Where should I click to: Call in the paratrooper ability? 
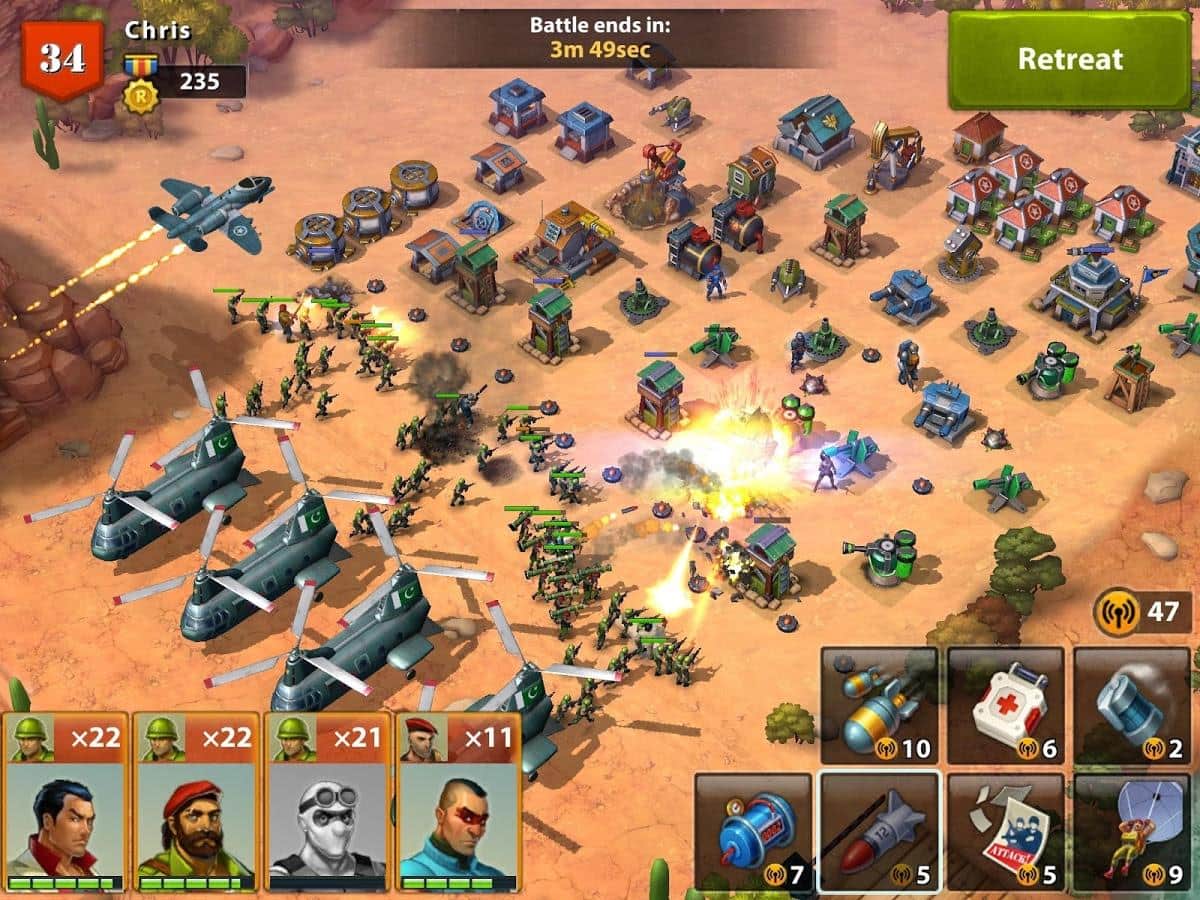(x=1132, y=832)
